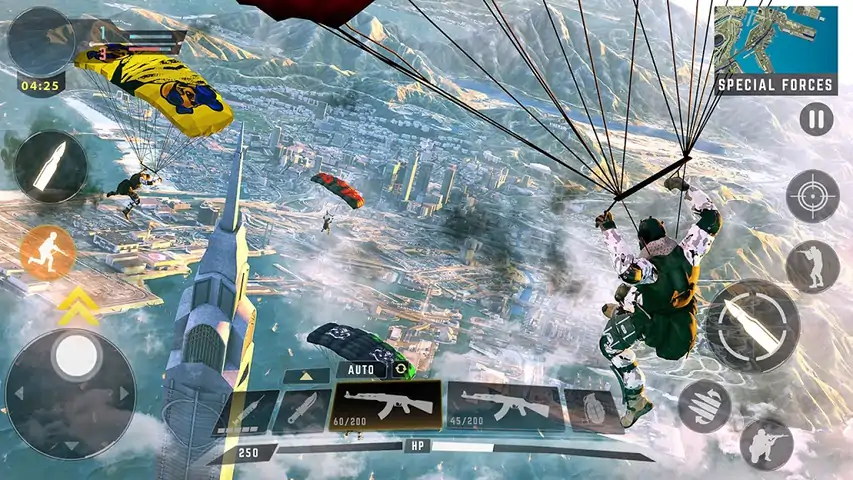Tap the three-bullets reload button

coord(704,405)
